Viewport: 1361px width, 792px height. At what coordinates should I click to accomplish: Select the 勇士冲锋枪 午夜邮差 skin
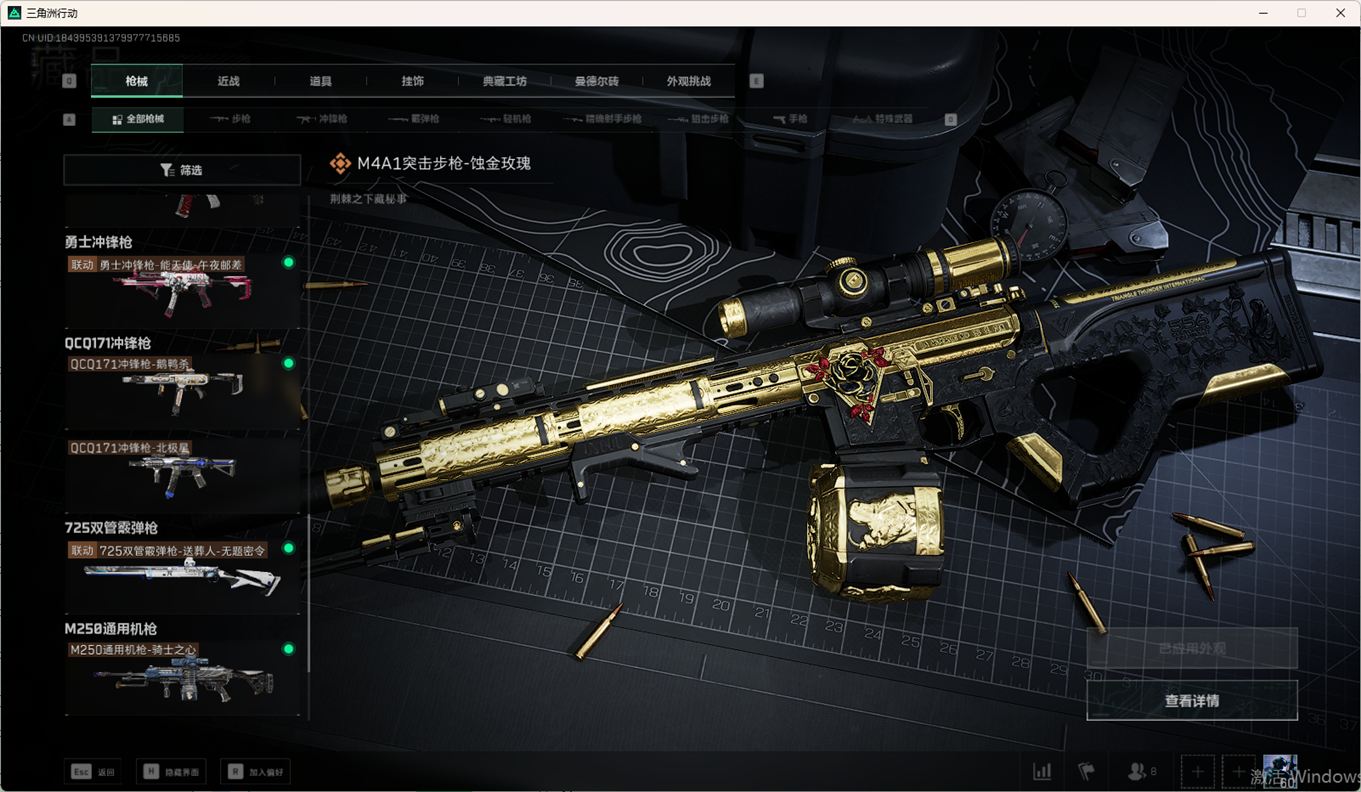tap(182, 286)
